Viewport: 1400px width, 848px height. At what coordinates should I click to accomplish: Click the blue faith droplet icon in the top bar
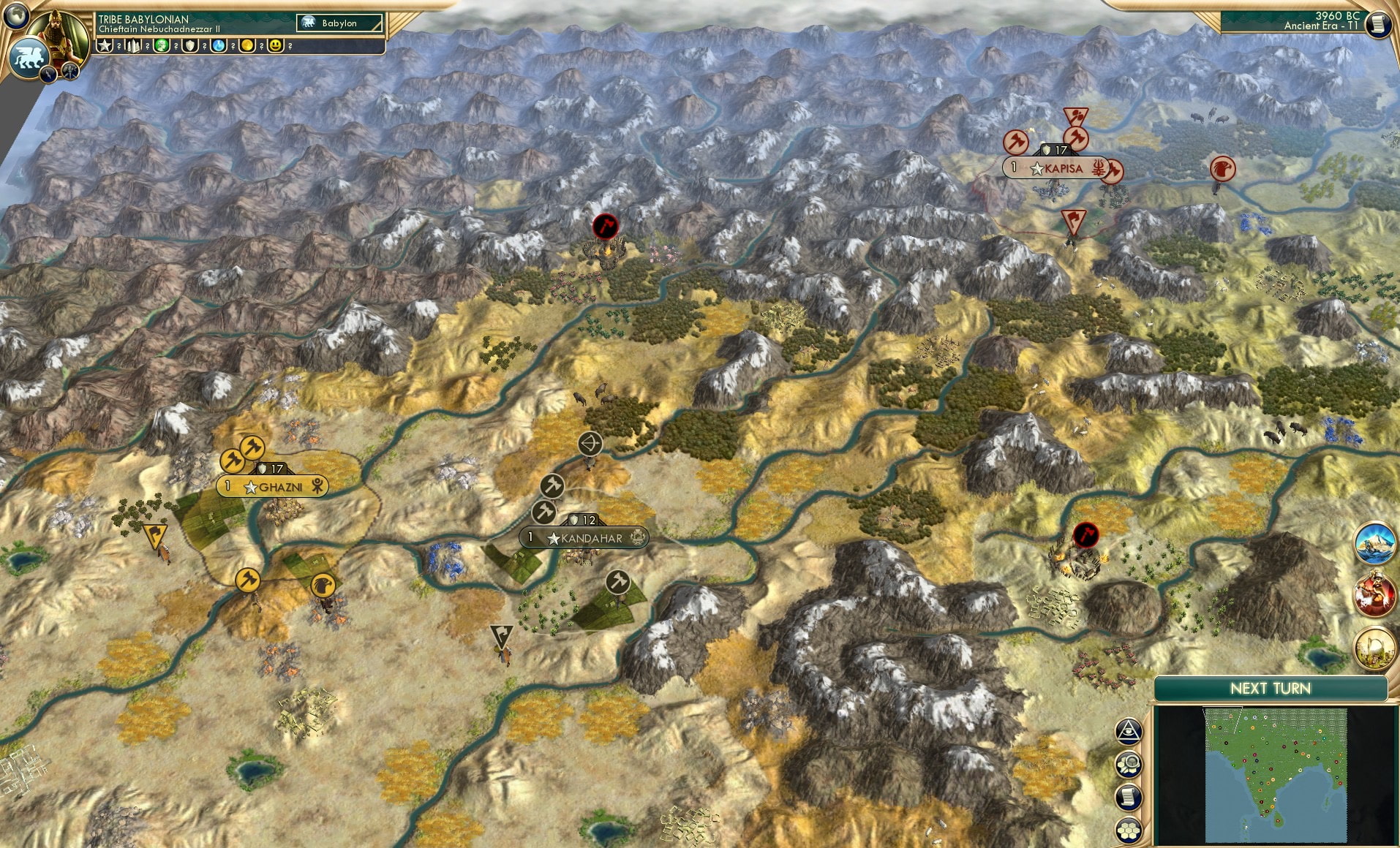point(218,46)
